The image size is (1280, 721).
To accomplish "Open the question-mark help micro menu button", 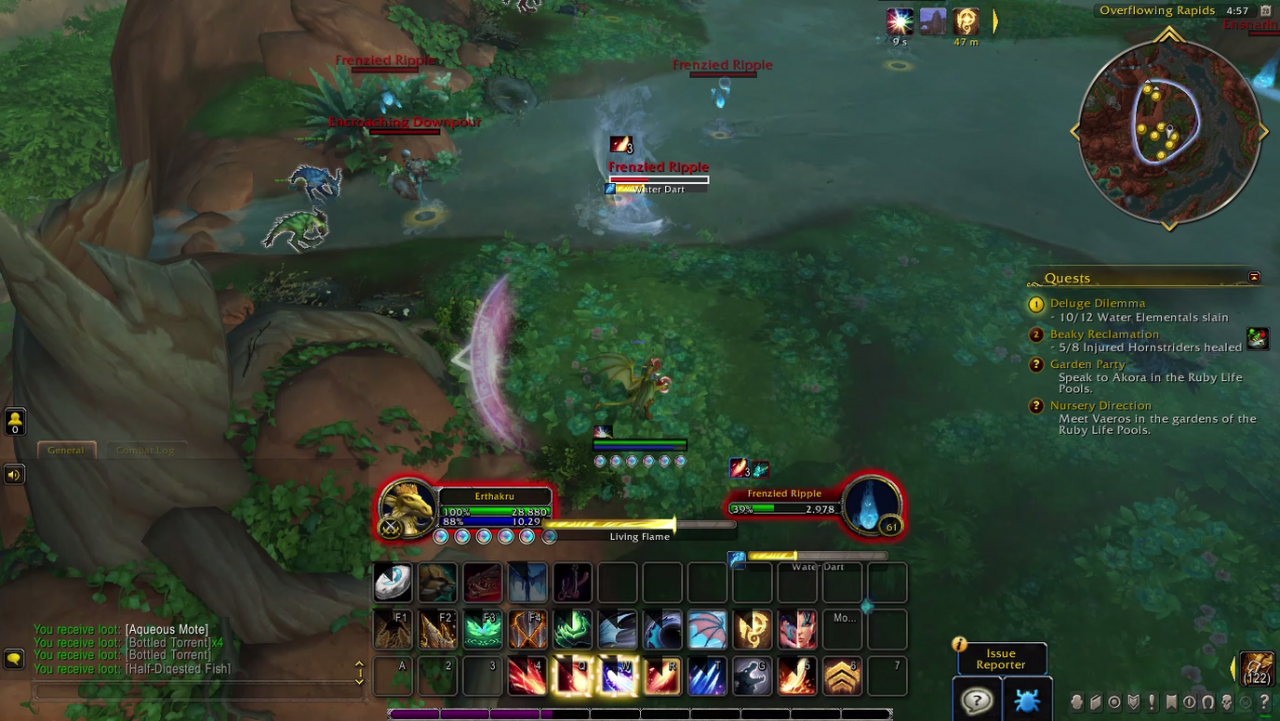I will click(x=1265, y=702).
